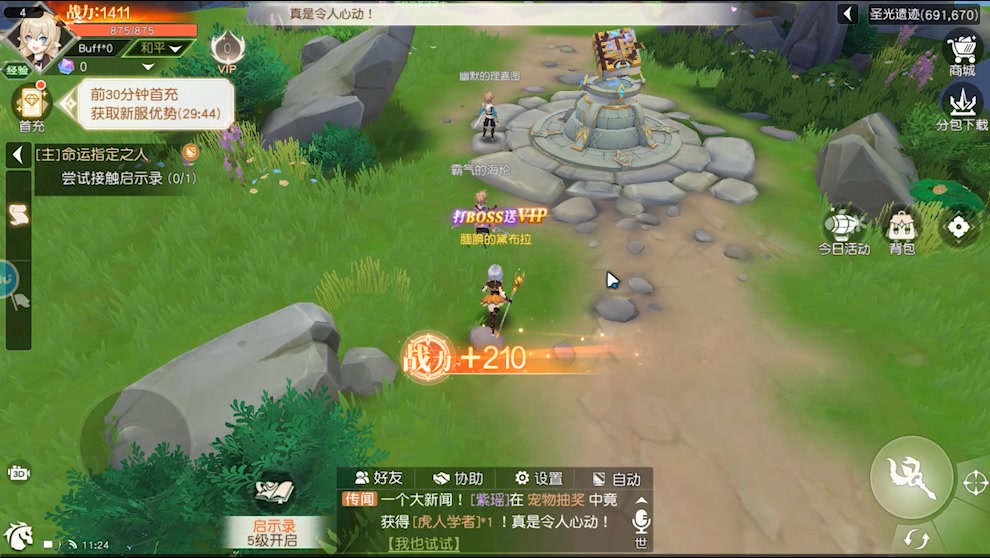Viewport: 990px width, 558px height.
Task: Use the main staff attack button
Action: (x=910, y=477)
